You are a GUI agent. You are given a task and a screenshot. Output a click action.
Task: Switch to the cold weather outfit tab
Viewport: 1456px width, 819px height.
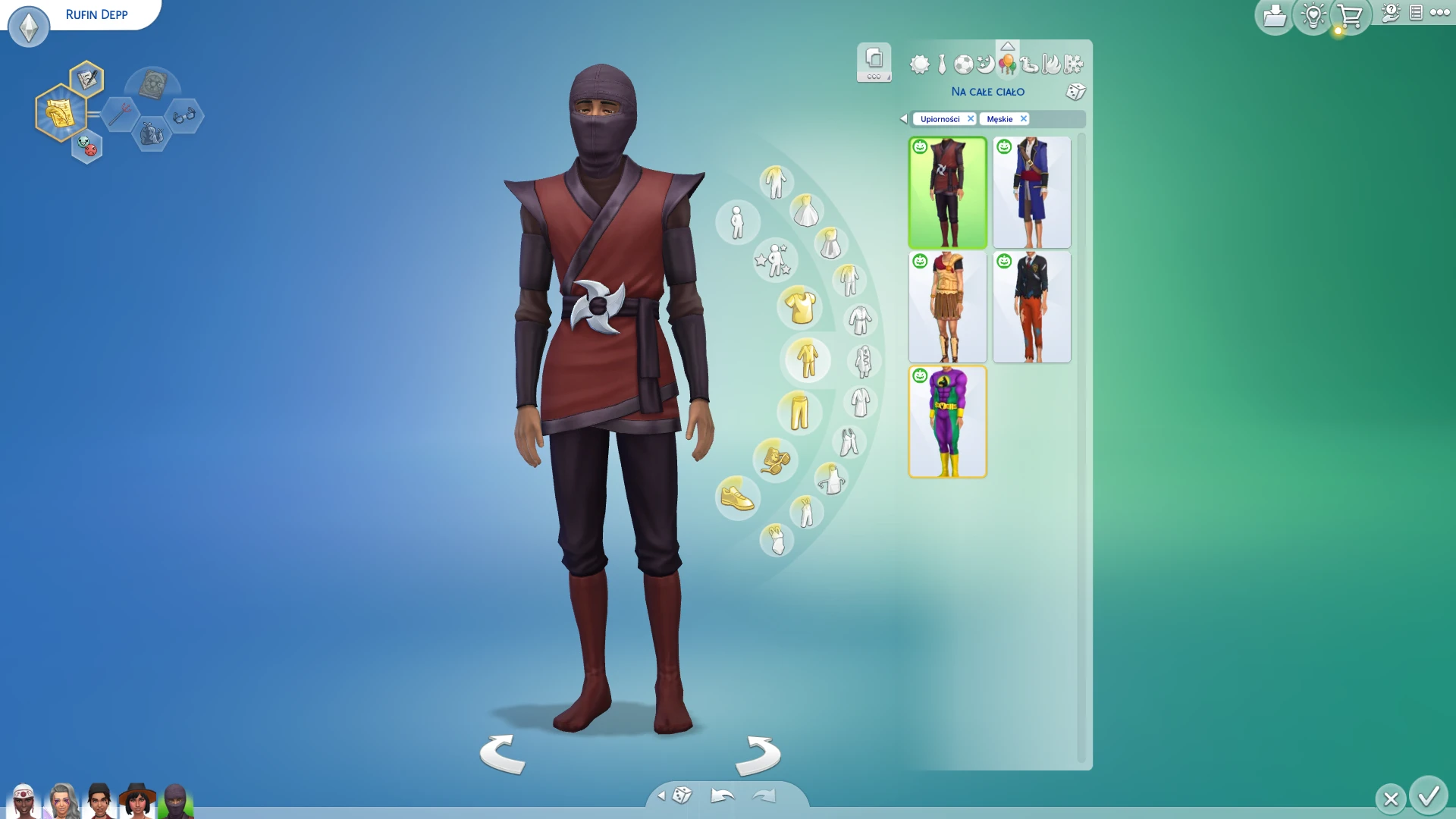[x=1072, y=64]
